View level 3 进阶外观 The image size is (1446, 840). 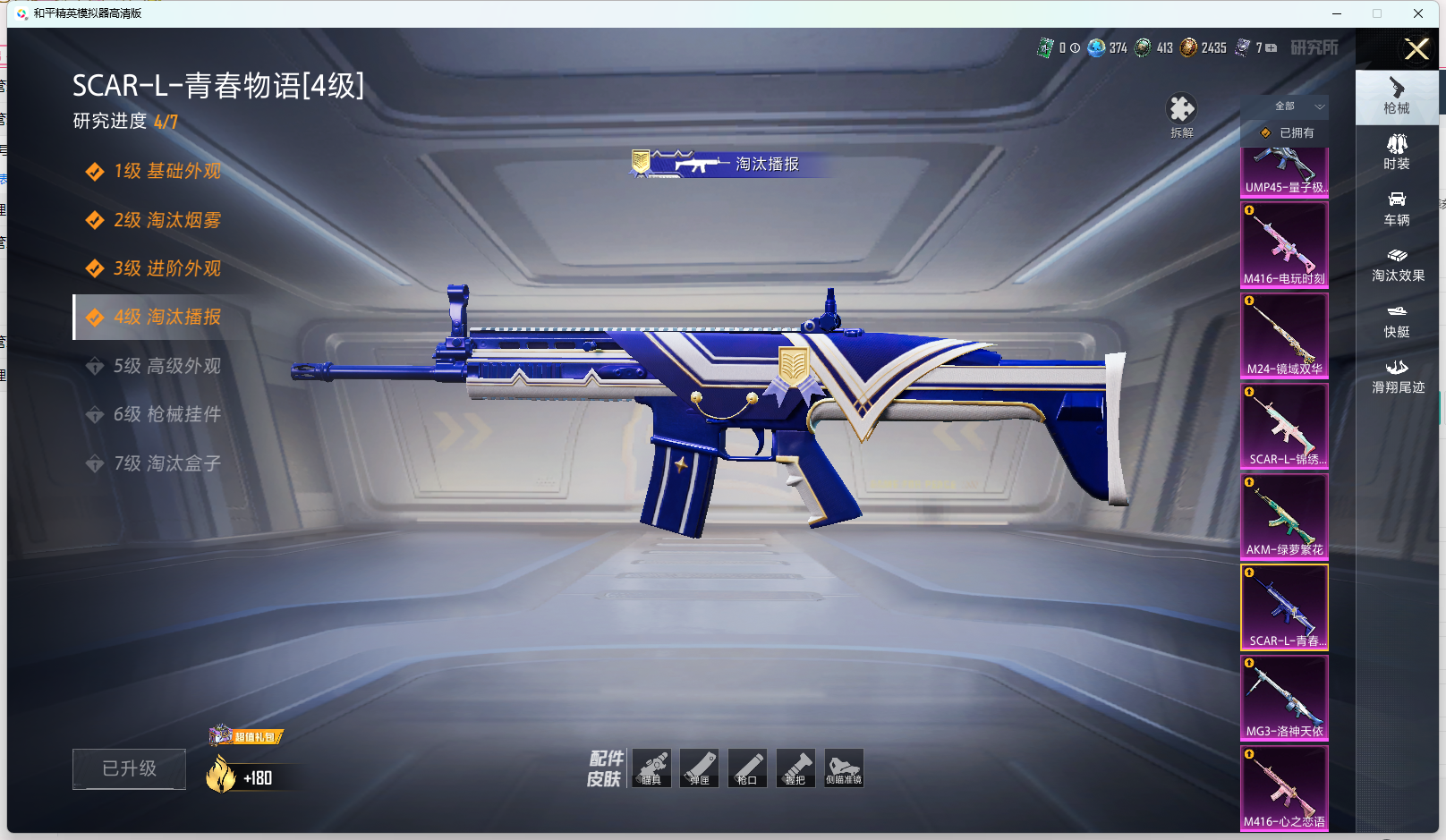click(x=166, y=268)
